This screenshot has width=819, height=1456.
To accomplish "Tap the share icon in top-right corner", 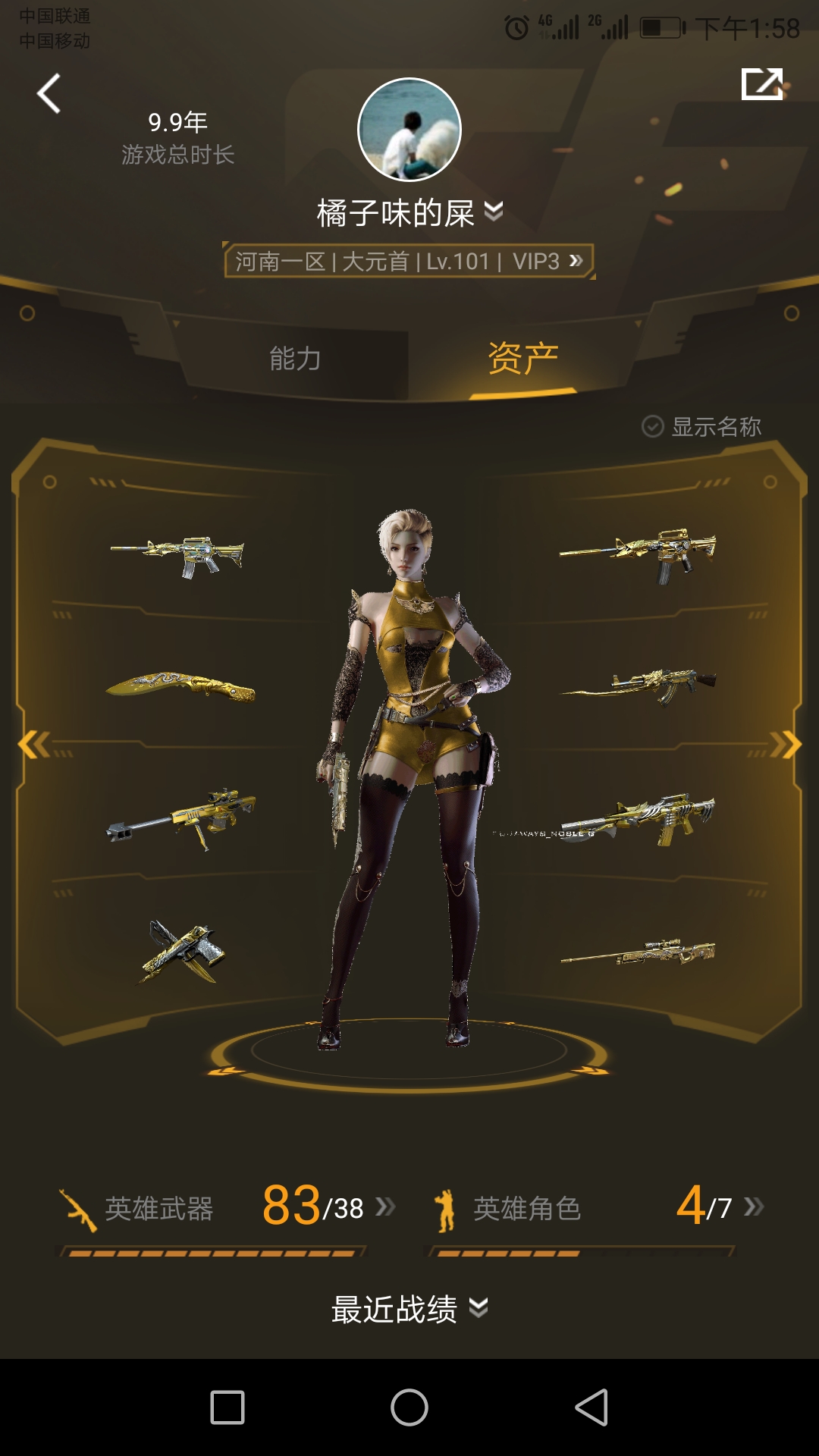I will tap(761, 83).
